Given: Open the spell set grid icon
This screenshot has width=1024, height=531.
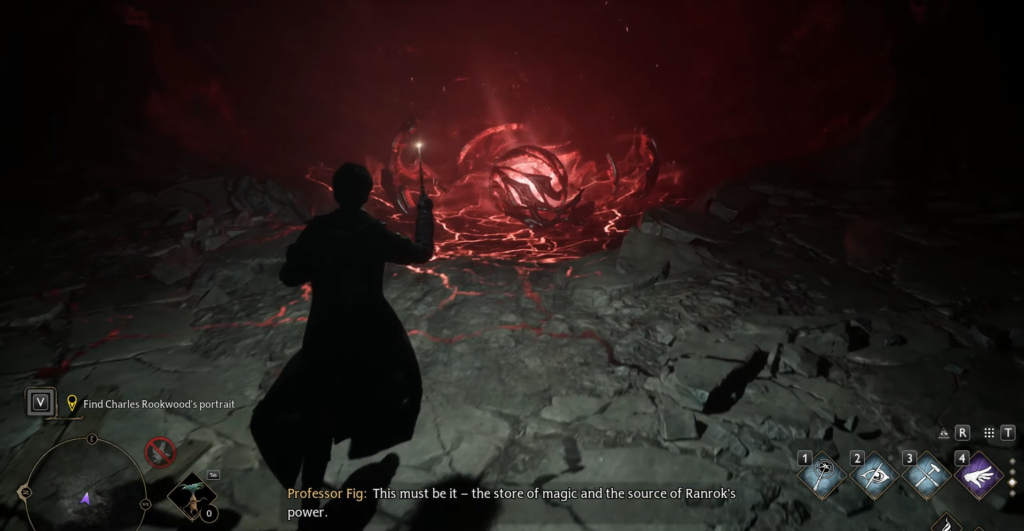Looking at the screenshot, I should coord(989,434).
